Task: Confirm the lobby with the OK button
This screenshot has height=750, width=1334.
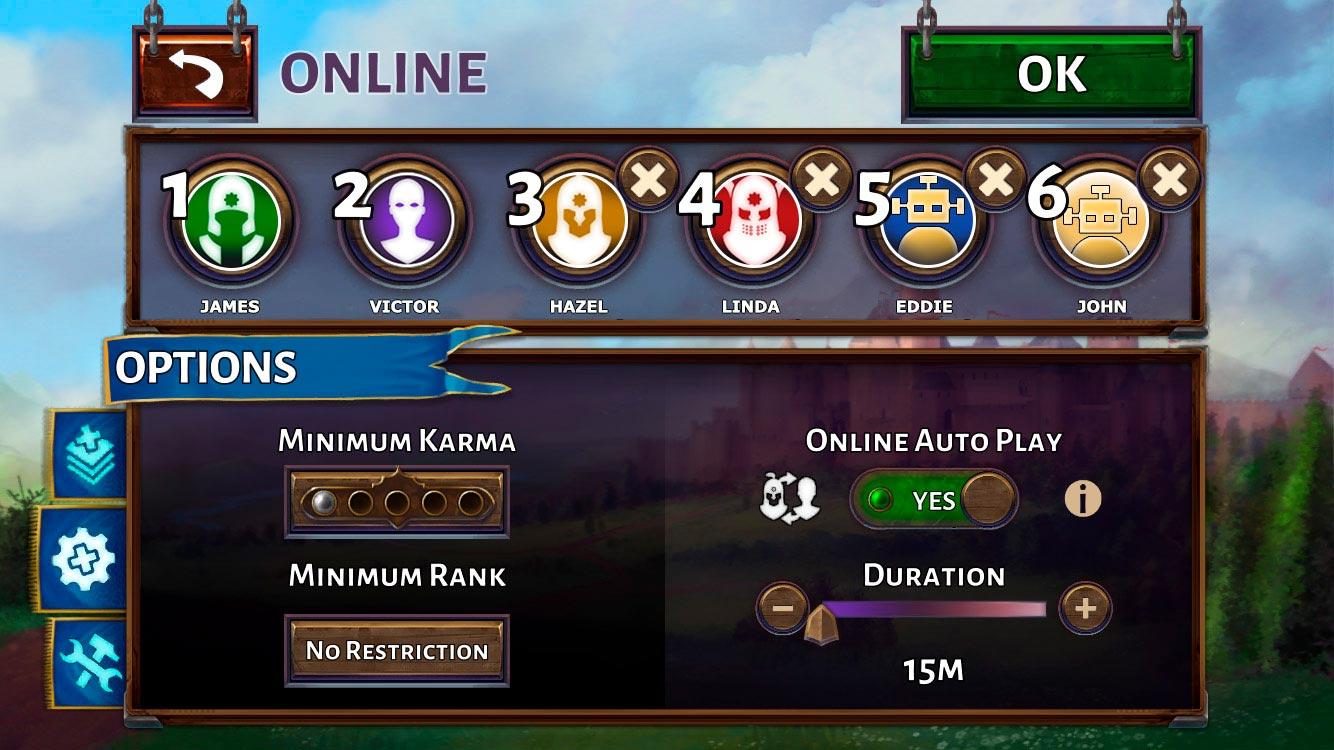Action: click(x=1051, y=74)
